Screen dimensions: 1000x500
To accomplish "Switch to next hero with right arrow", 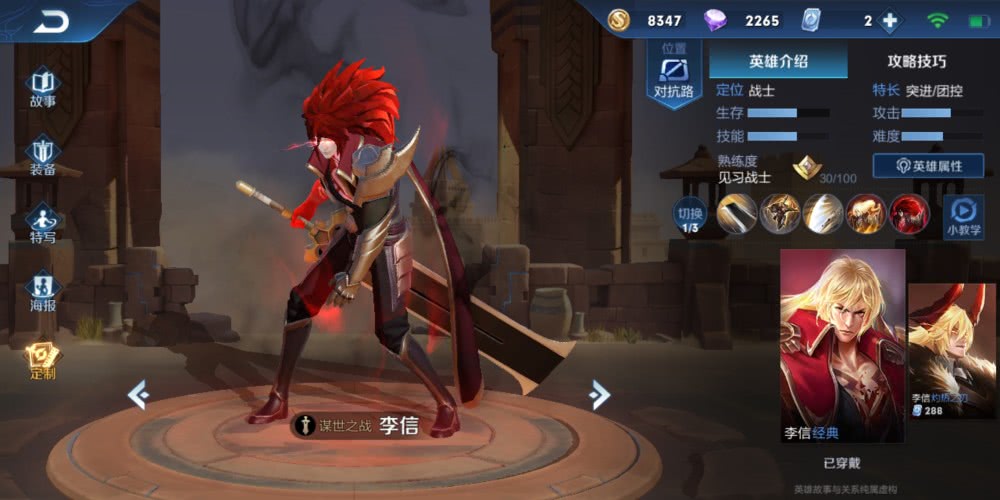I will click(599, 395).
